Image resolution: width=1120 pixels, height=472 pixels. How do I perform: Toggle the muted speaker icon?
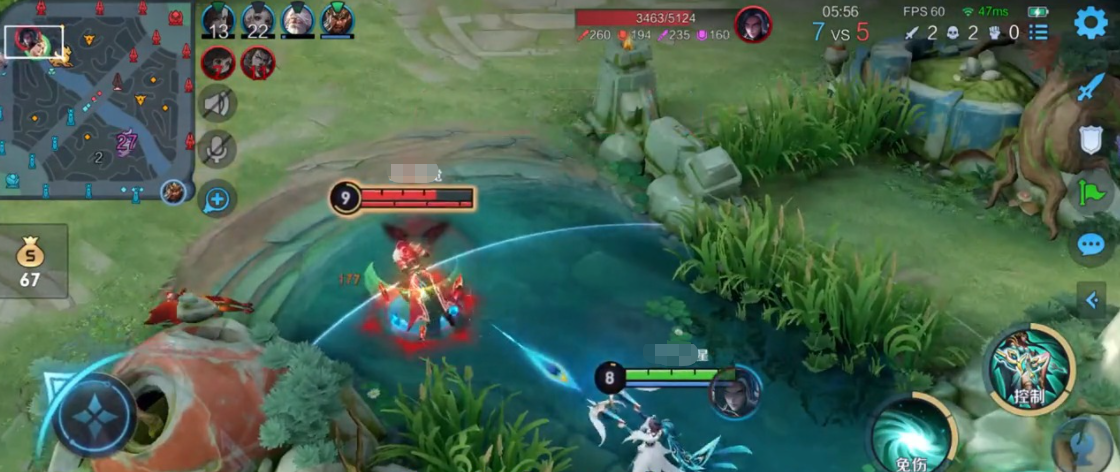coord(217,103)
